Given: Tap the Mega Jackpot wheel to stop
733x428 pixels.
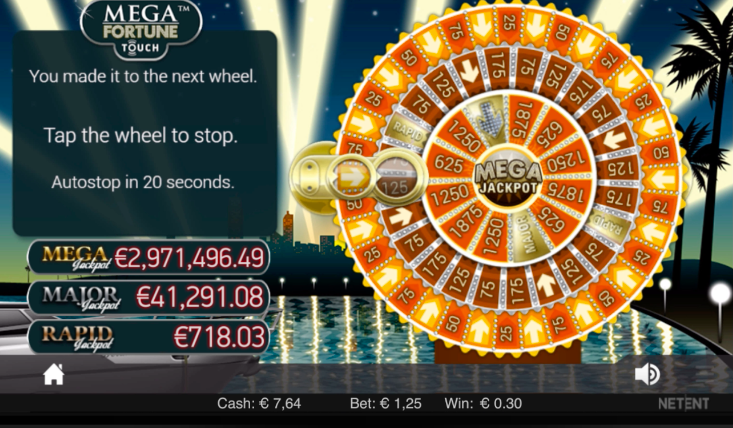Looking at the screenshot, I should coord(508,178).
